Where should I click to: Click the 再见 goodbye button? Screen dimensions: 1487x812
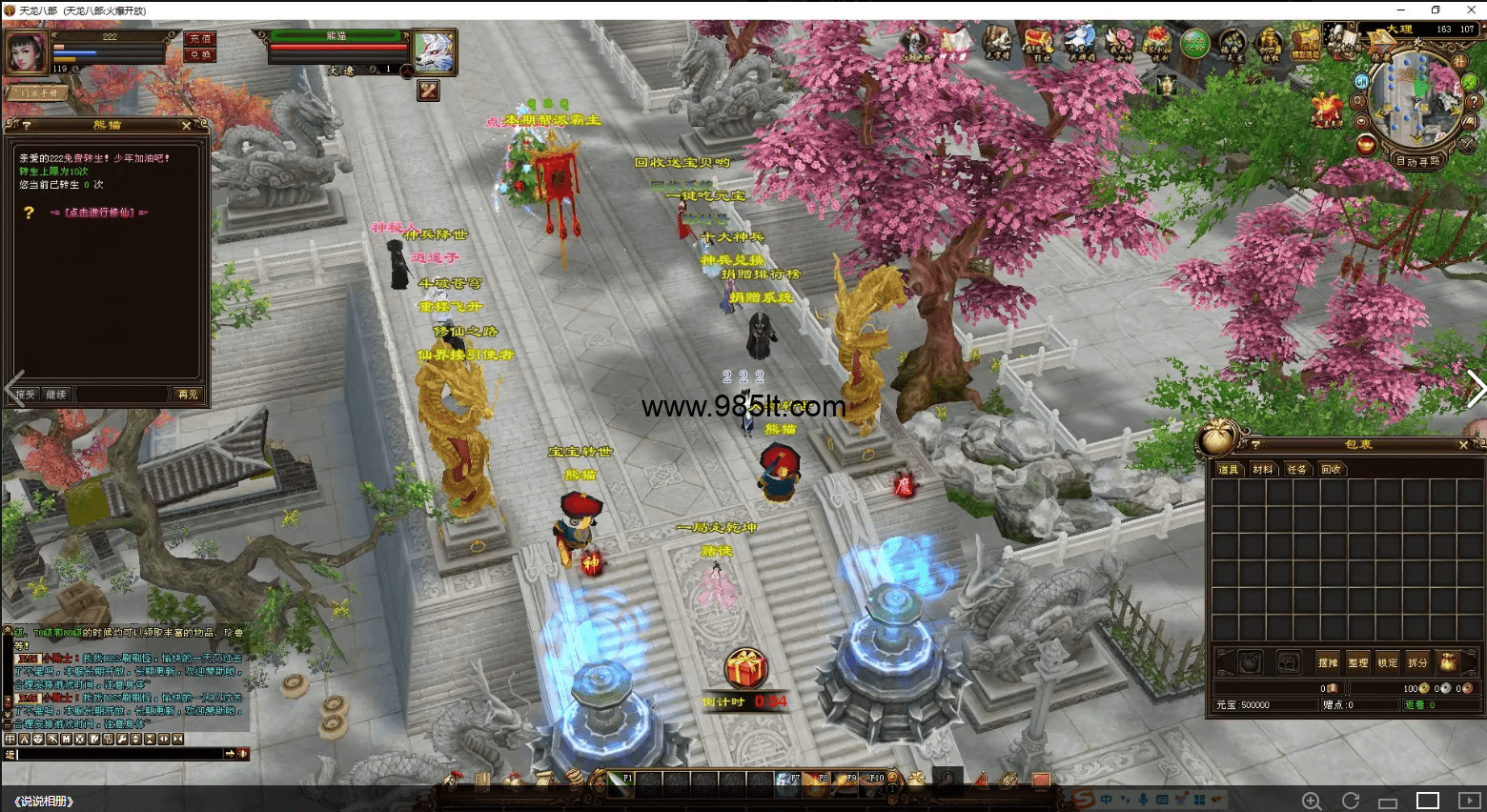point(187,395)
